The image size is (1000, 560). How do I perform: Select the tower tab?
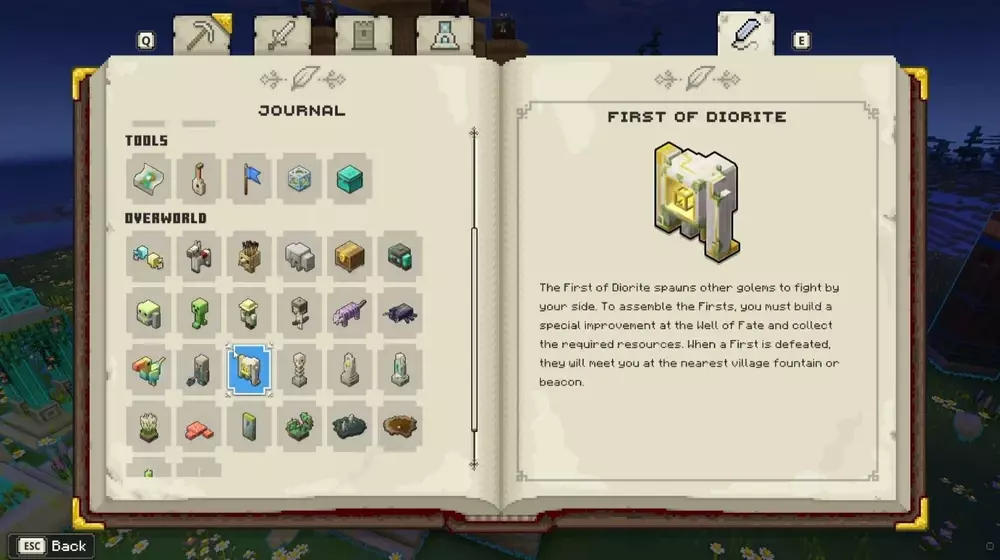click(x=363, y=36)
